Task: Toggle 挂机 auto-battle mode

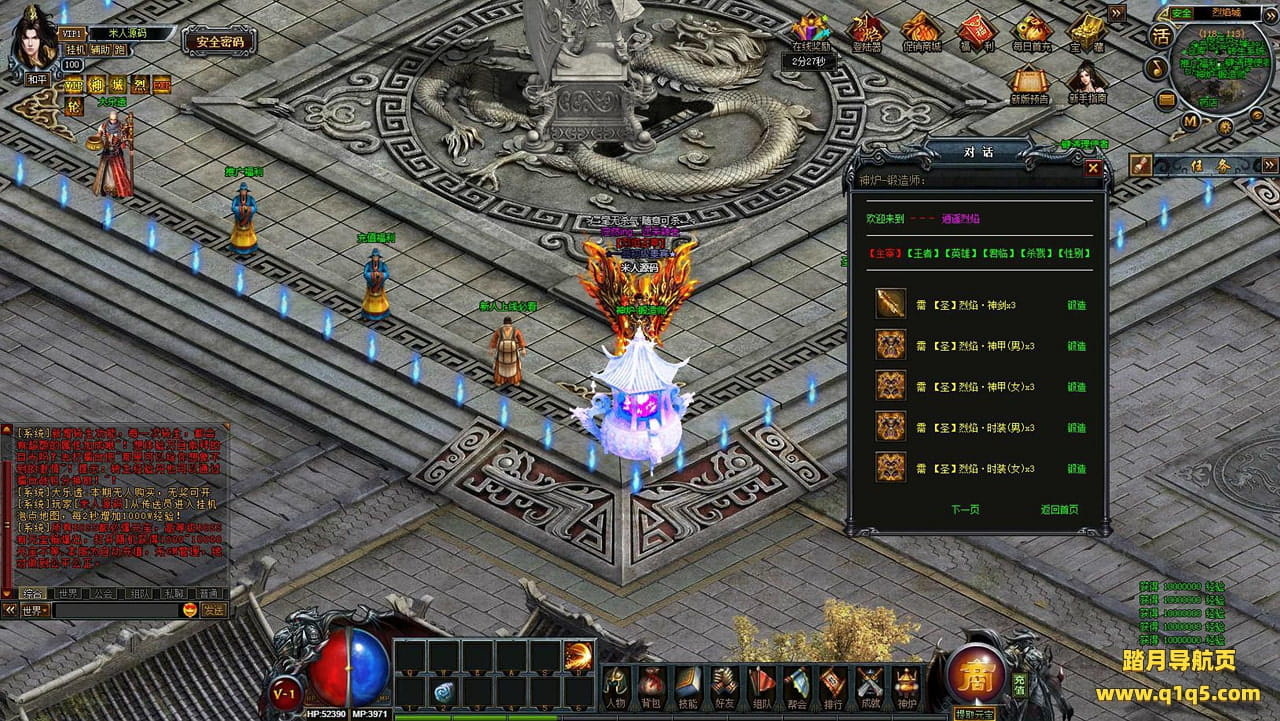Action: click(x=76, y=49)
